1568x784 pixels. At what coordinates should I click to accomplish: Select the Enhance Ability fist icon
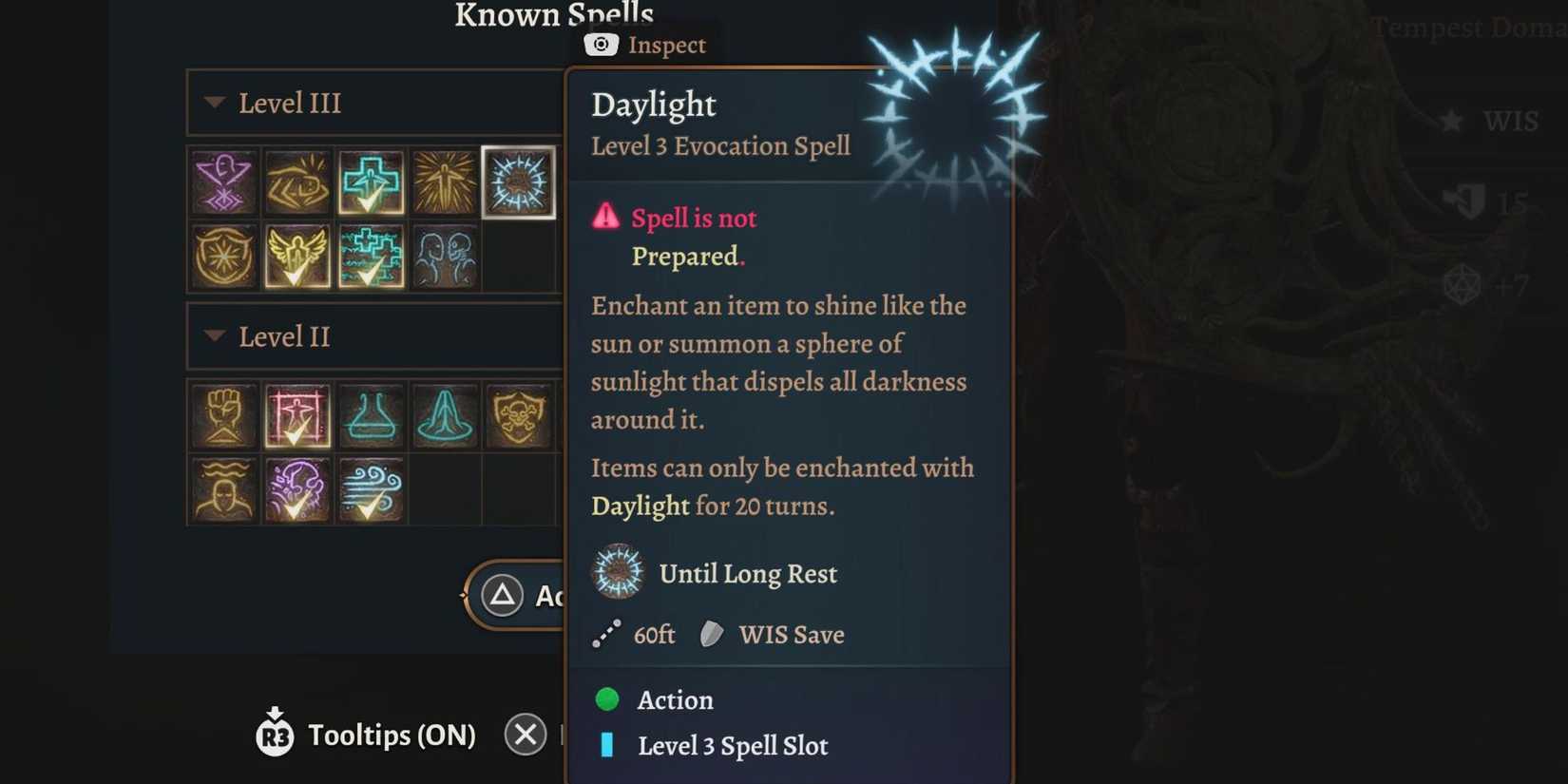(223, 415)
